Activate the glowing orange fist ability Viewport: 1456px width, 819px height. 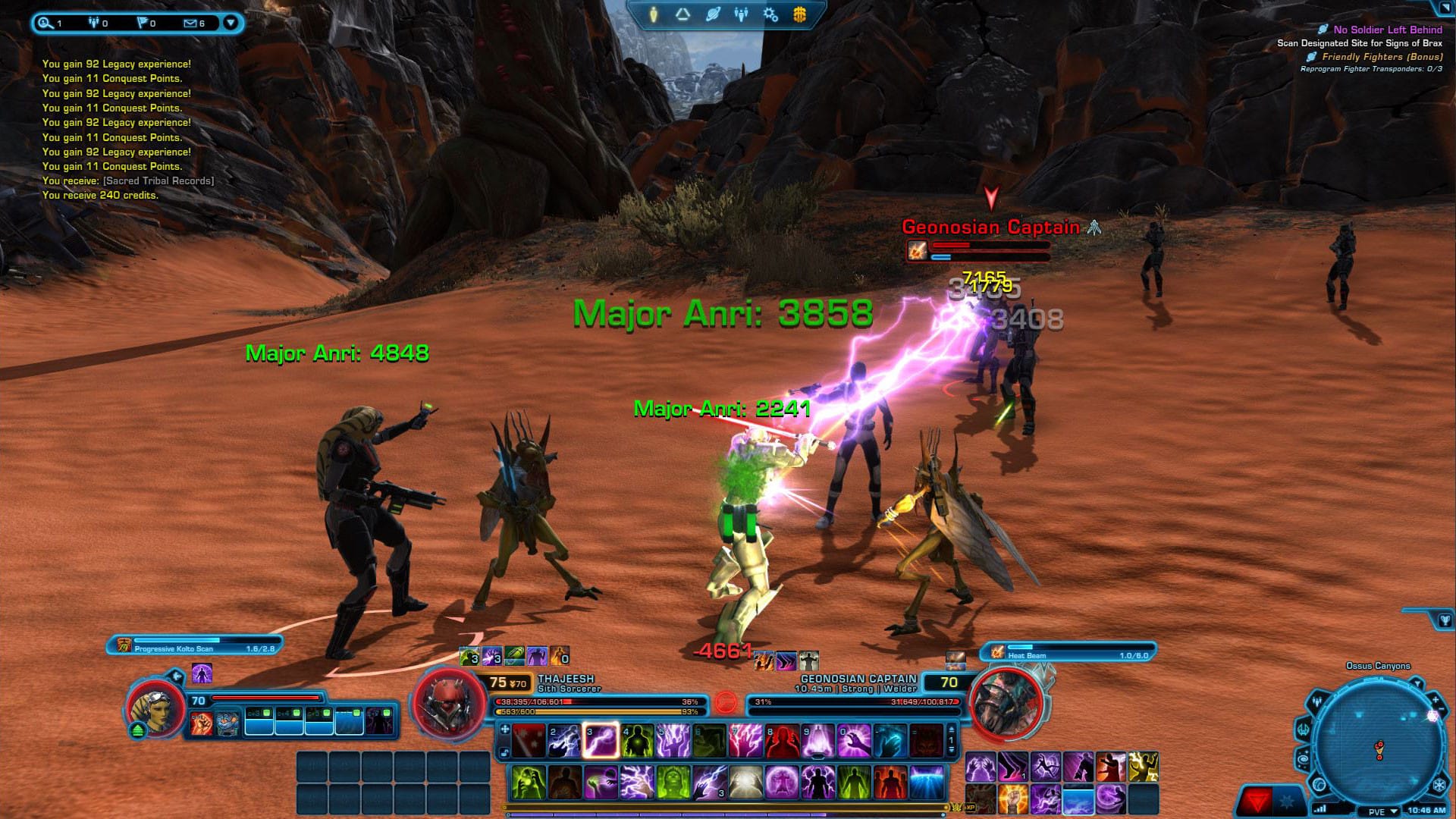1012,799
